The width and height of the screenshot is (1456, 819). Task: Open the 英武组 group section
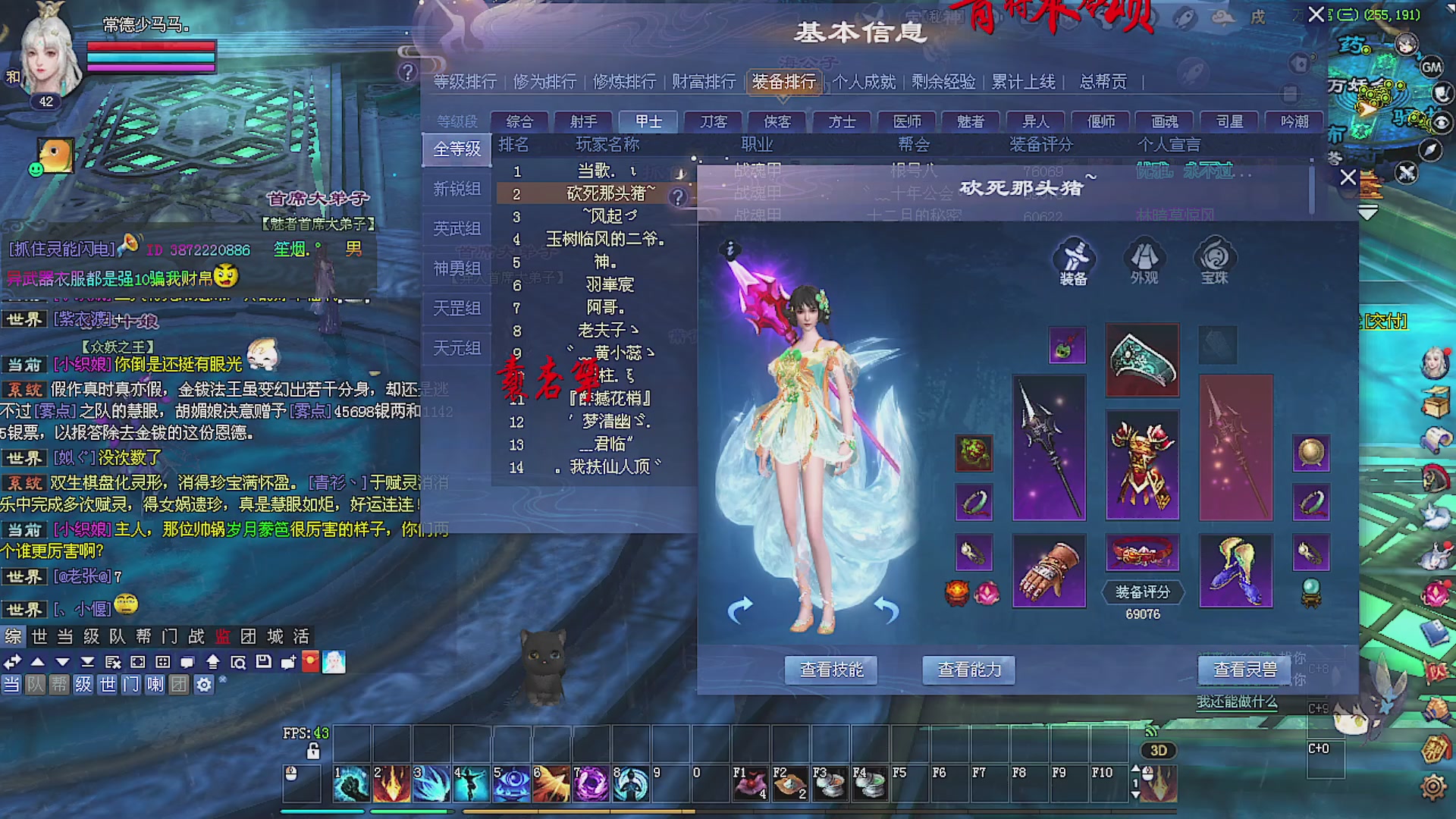coord(457,228)
